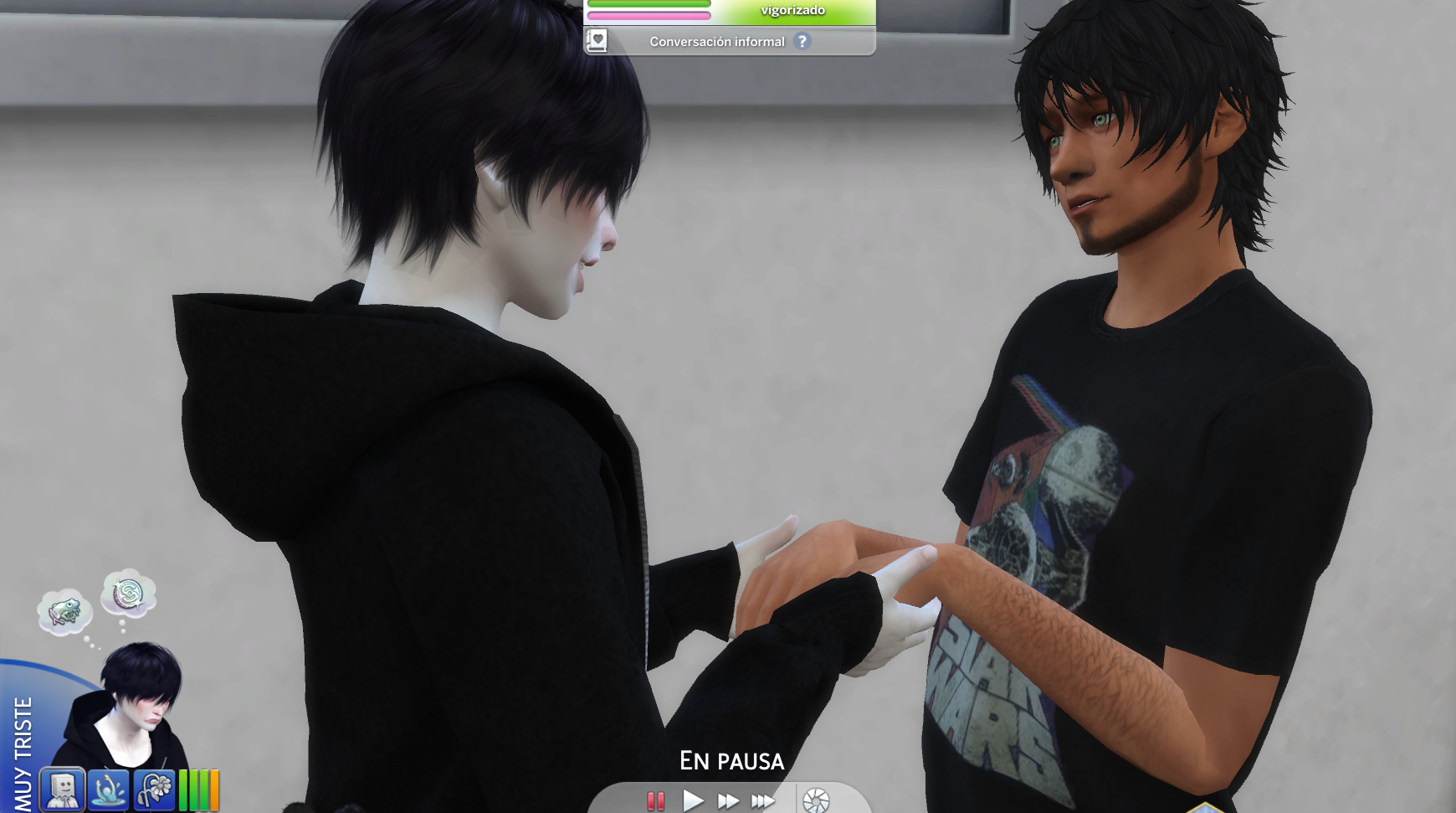
Task: Click the wilted flower panel icon
Action: 153,790
